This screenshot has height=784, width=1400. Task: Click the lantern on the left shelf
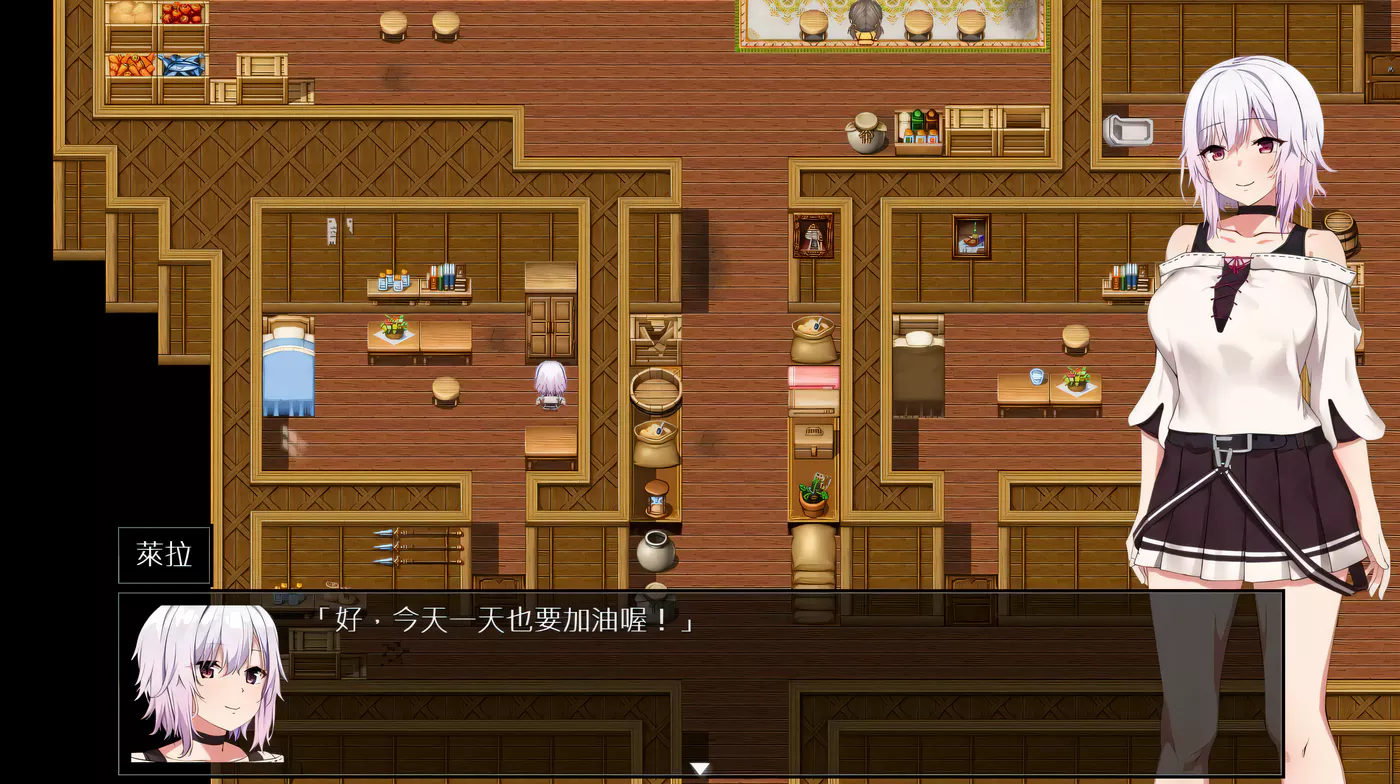[655, 495]
